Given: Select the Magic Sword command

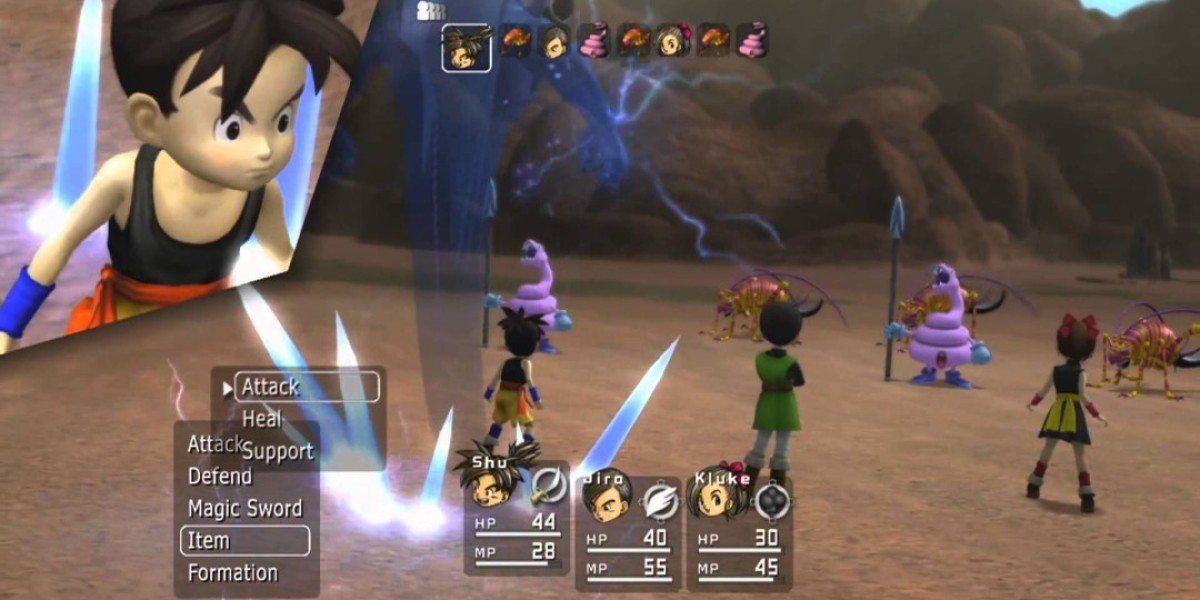Looking at the screenshot, I should 245,508.
